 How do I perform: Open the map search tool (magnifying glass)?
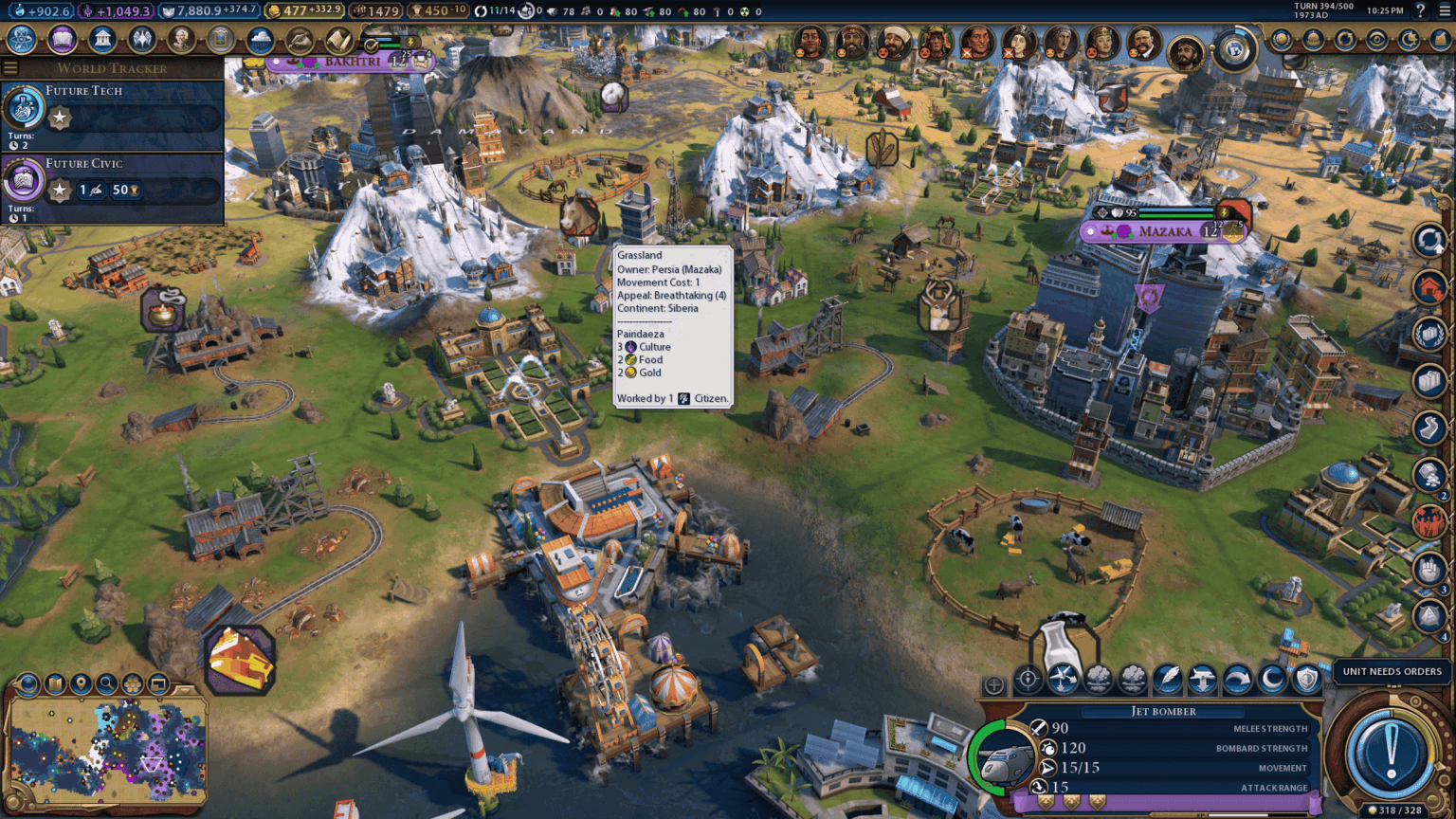[x=107, y=681]
